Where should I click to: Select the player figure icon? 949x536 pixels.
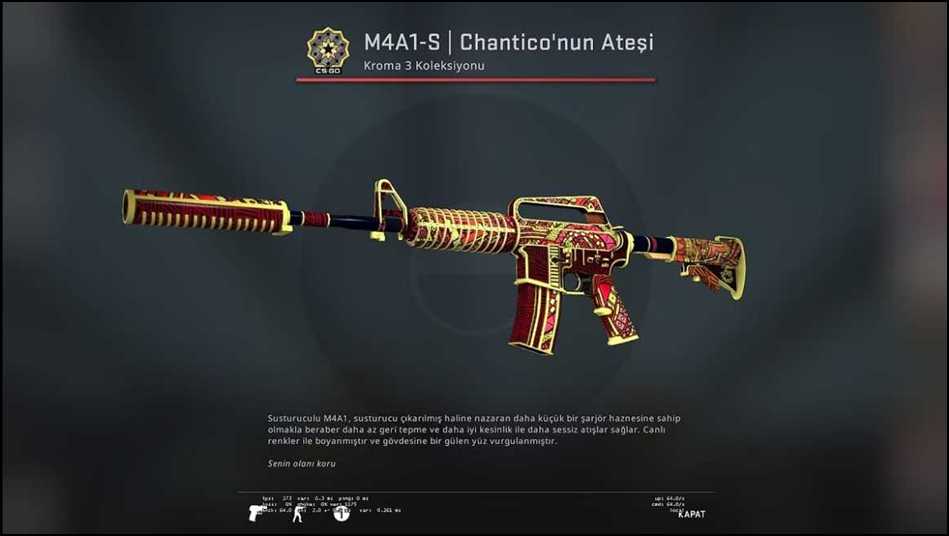click(297, 514)
